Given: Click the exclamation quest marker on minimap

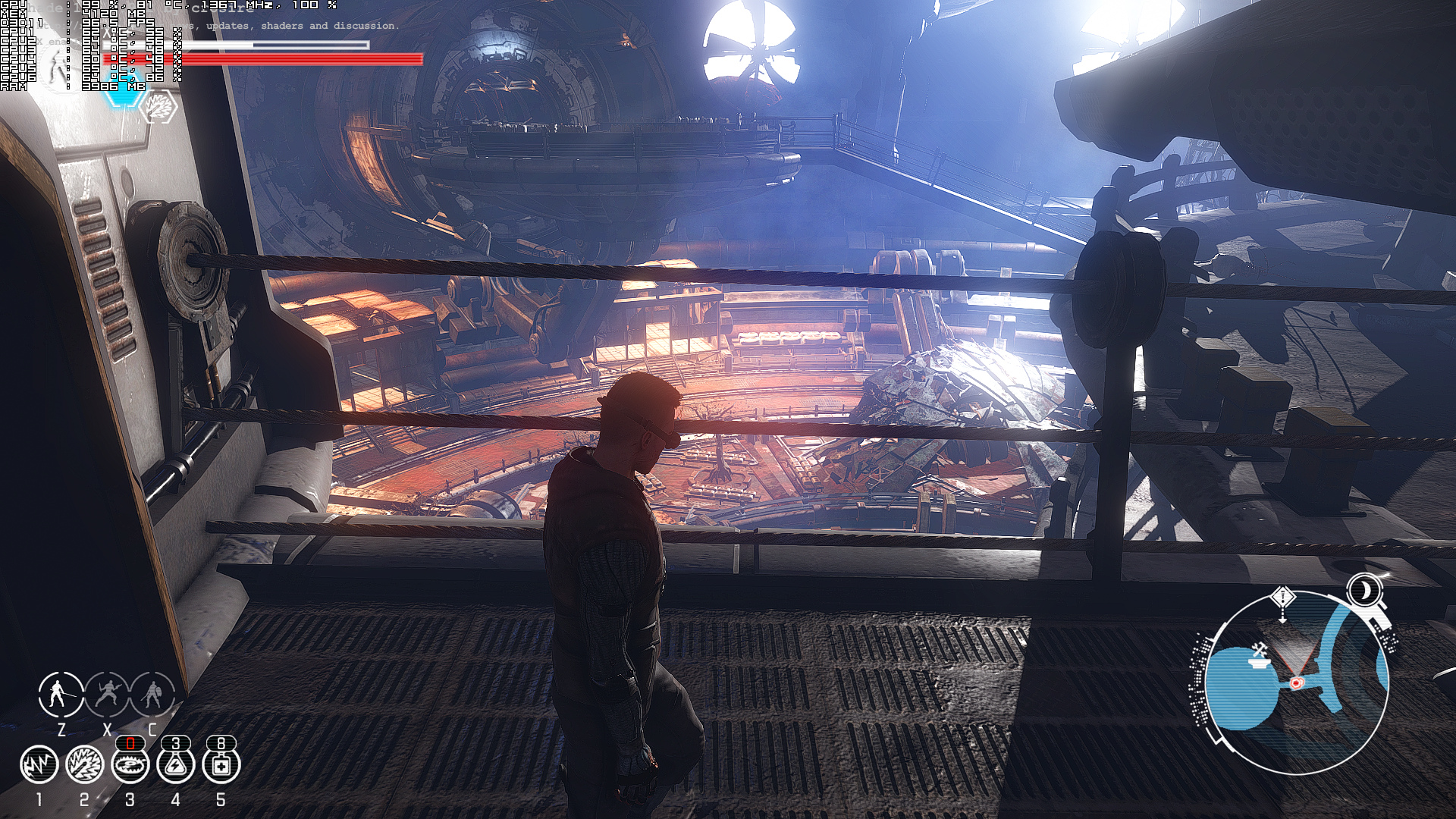Looking at the screenshot, I should click(x=1282, y=598).
